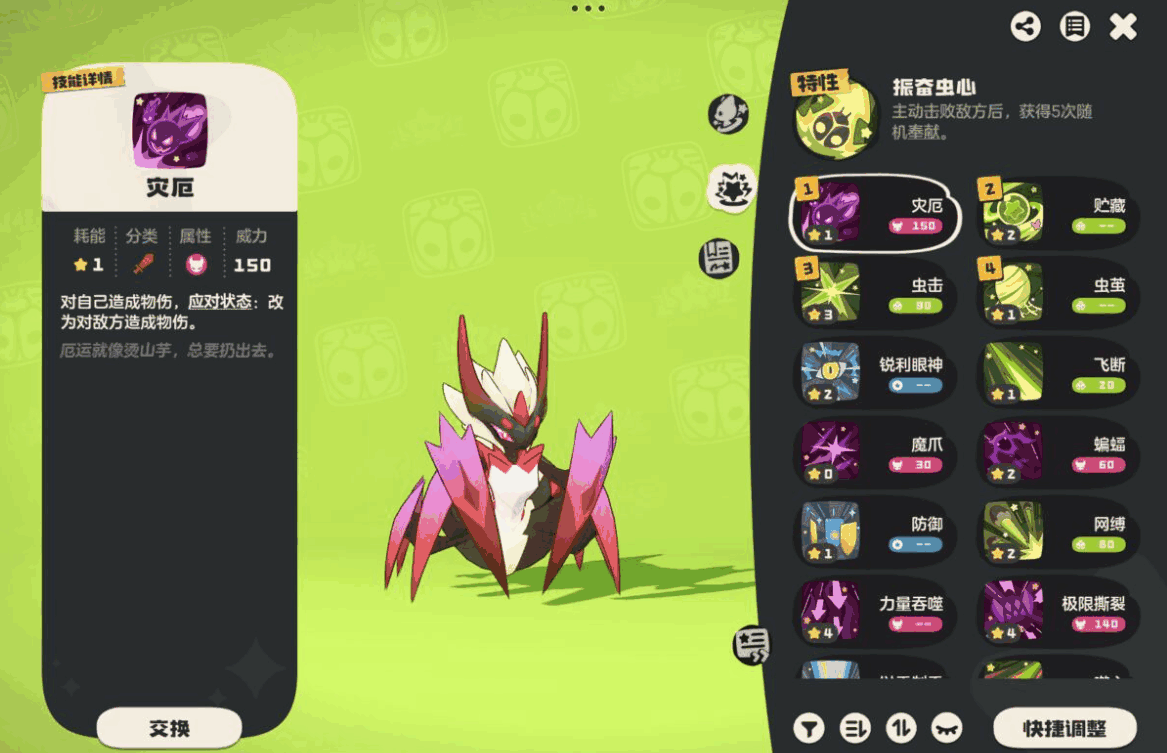Open the share button
The image size is (1167, 753).
(1025, 27)
